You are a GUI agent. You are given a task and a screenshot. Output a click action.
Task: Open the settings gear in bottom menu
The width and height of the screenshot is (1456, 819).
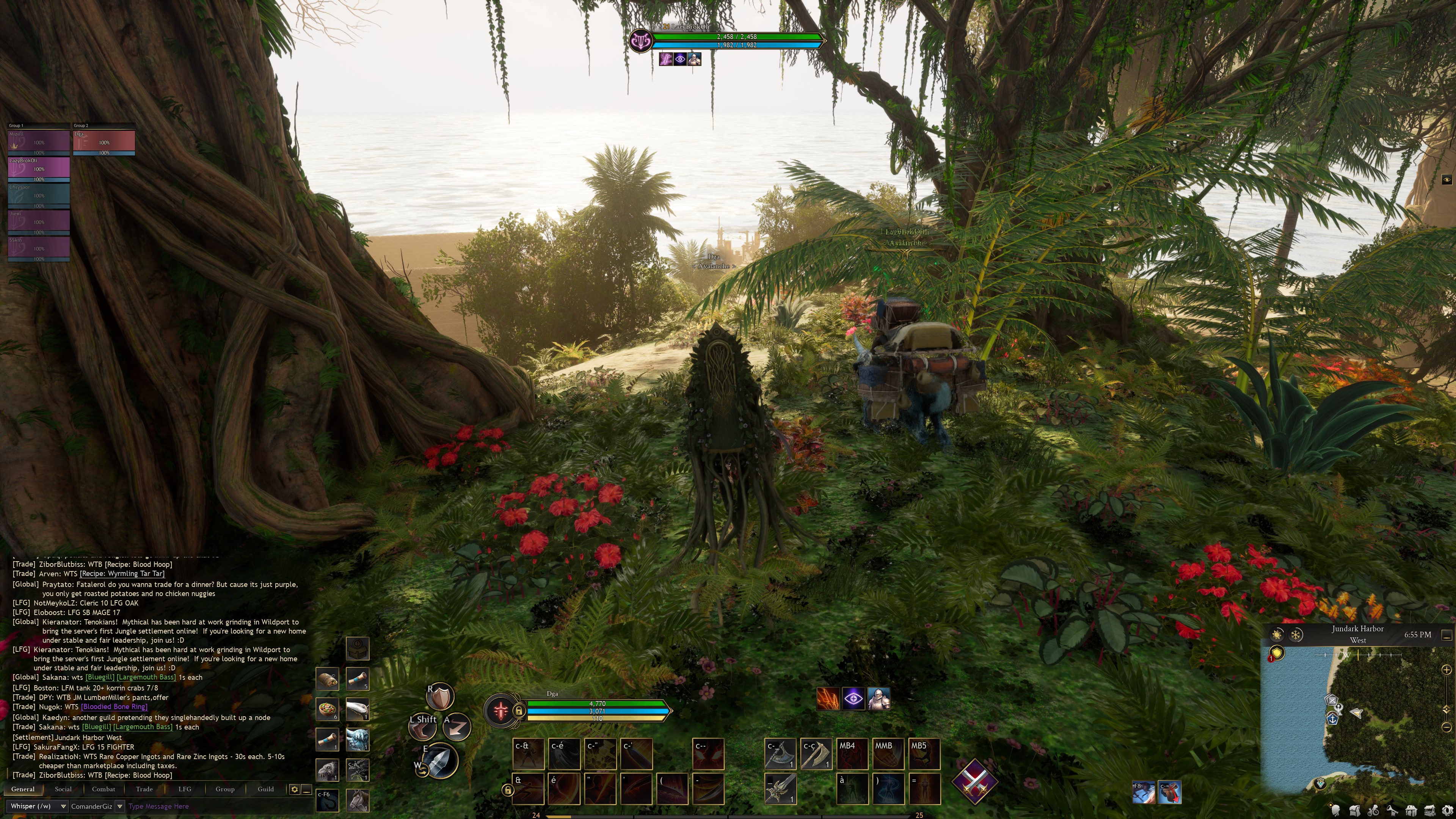[1447, 811]
